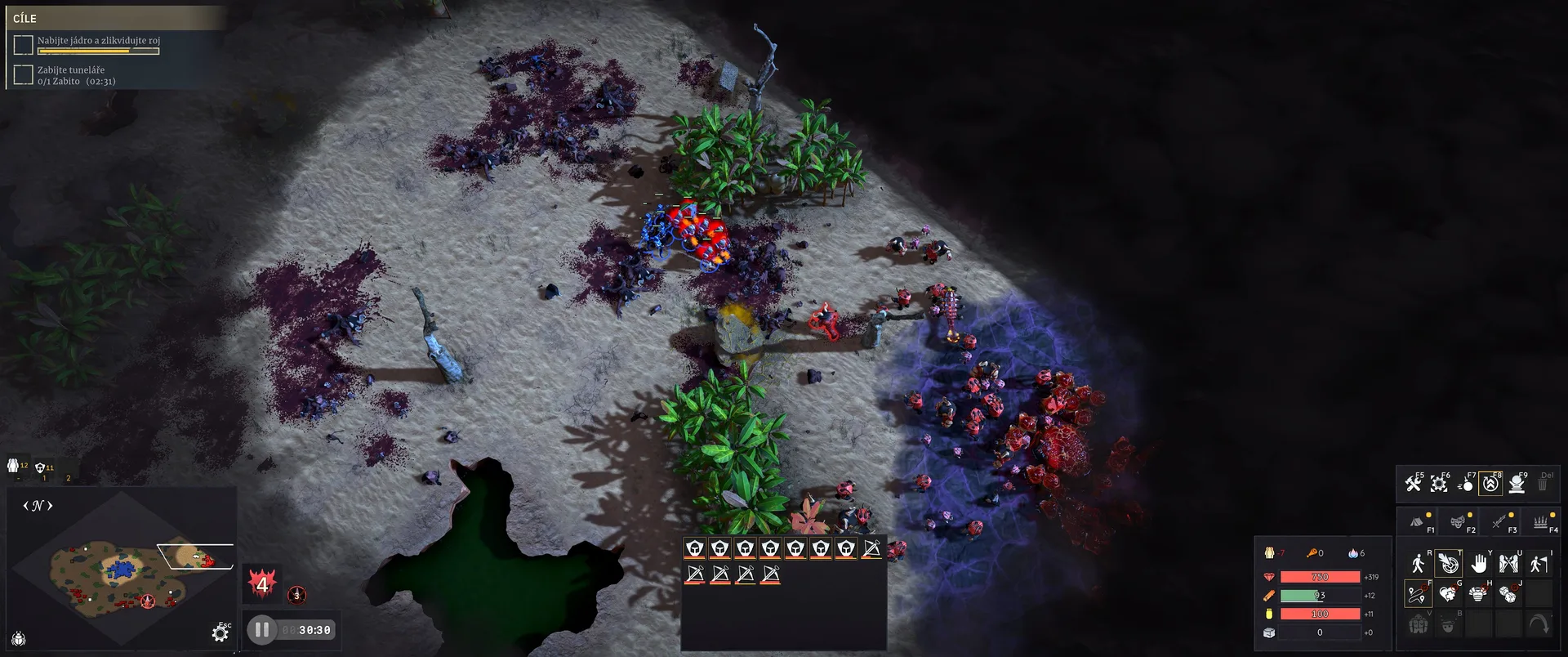Click the scarab beetle icon under the minimap
Viewport: 1568px width, 657px height.
click(19, 638)
